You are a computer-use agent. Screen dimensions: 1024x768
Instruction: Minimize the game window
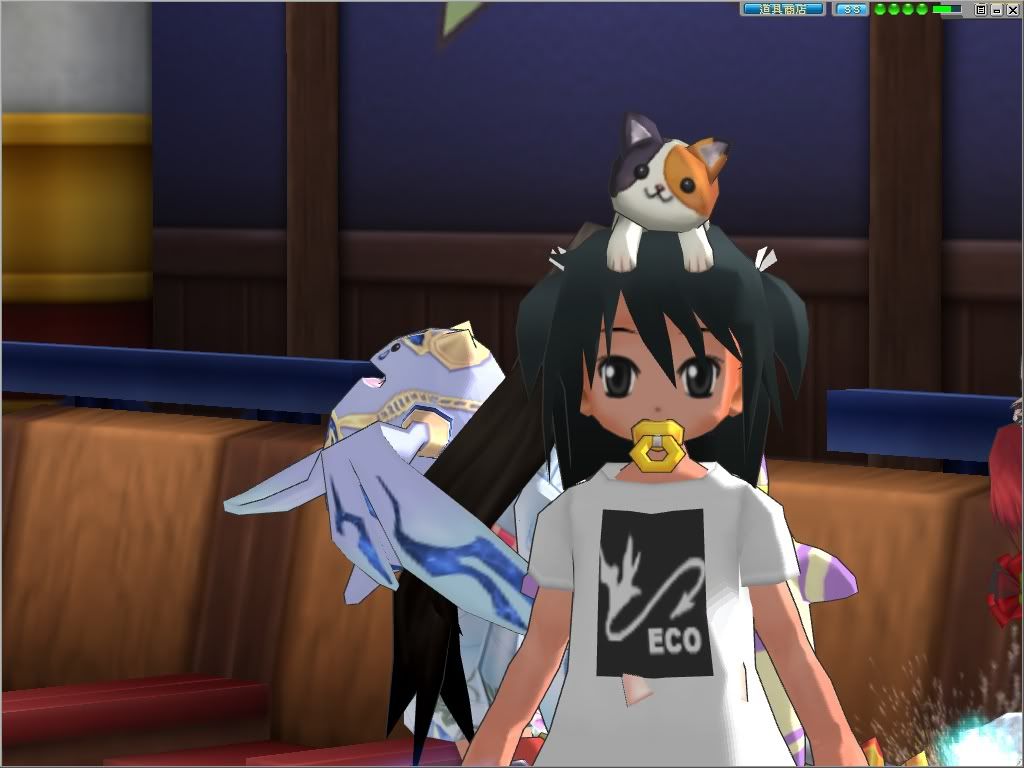pyautogui.click(x=997, y=9)
